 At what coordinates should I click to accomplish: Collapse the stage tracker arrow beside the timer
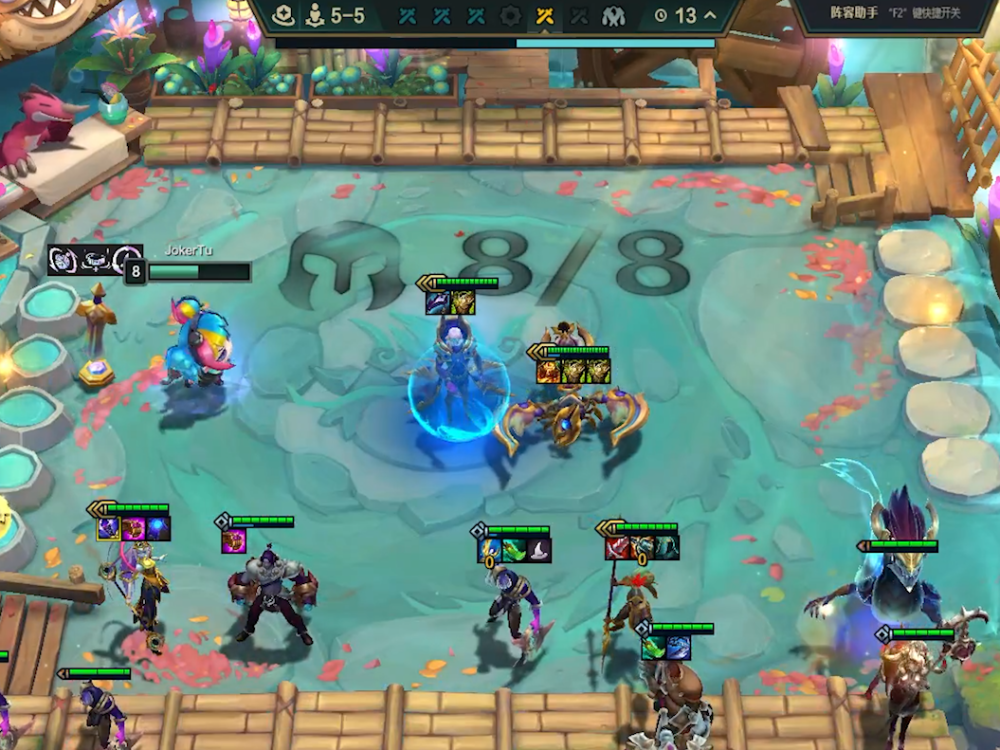click(710, 16)
